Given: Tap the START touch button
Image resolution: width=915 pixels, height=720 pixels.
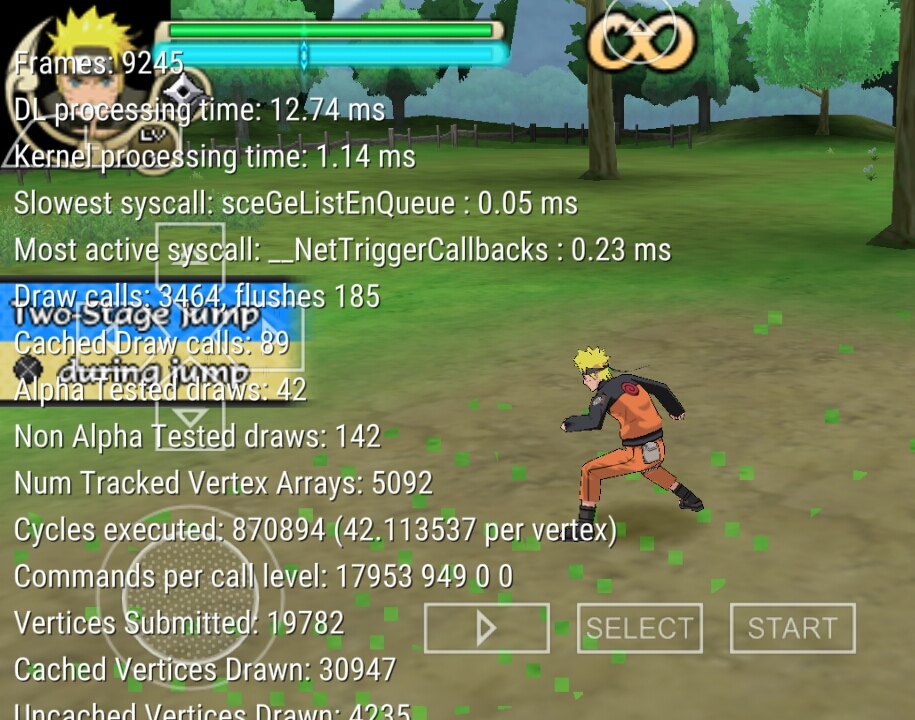Looking at the screenshot, I should pos(792,628).
